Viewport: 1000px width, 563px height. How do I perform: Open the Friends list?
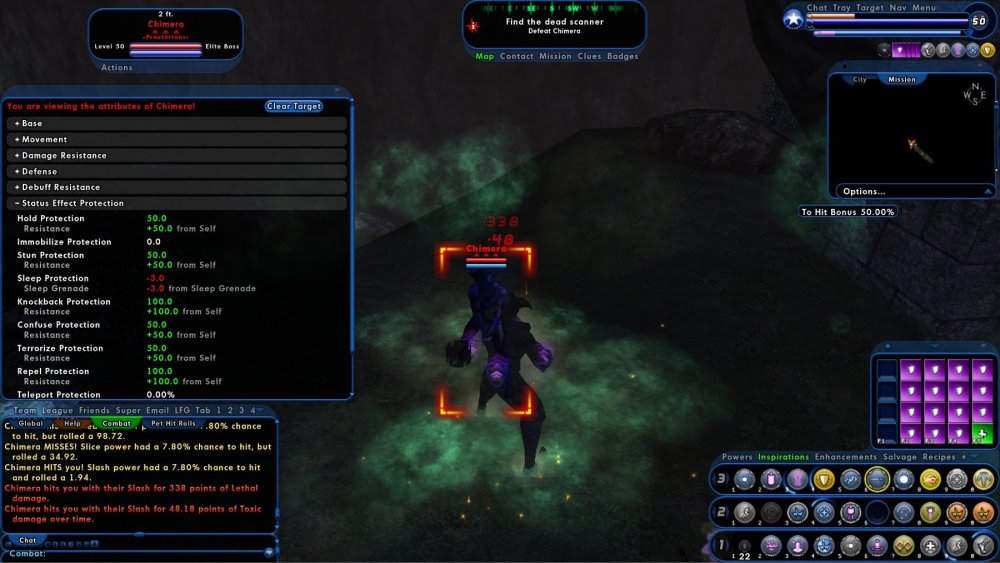[94, 410]
